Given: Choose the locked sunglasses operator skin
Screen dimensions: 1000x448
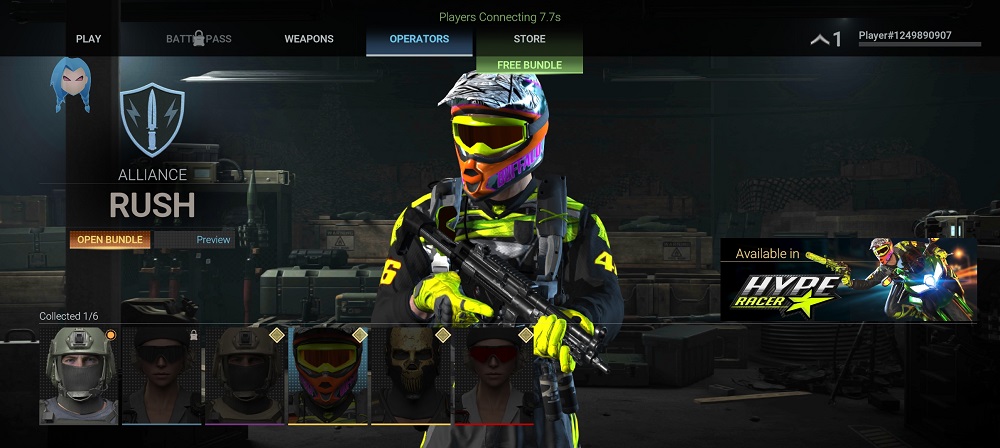Looking at the screenshot, I should (162, 375).
